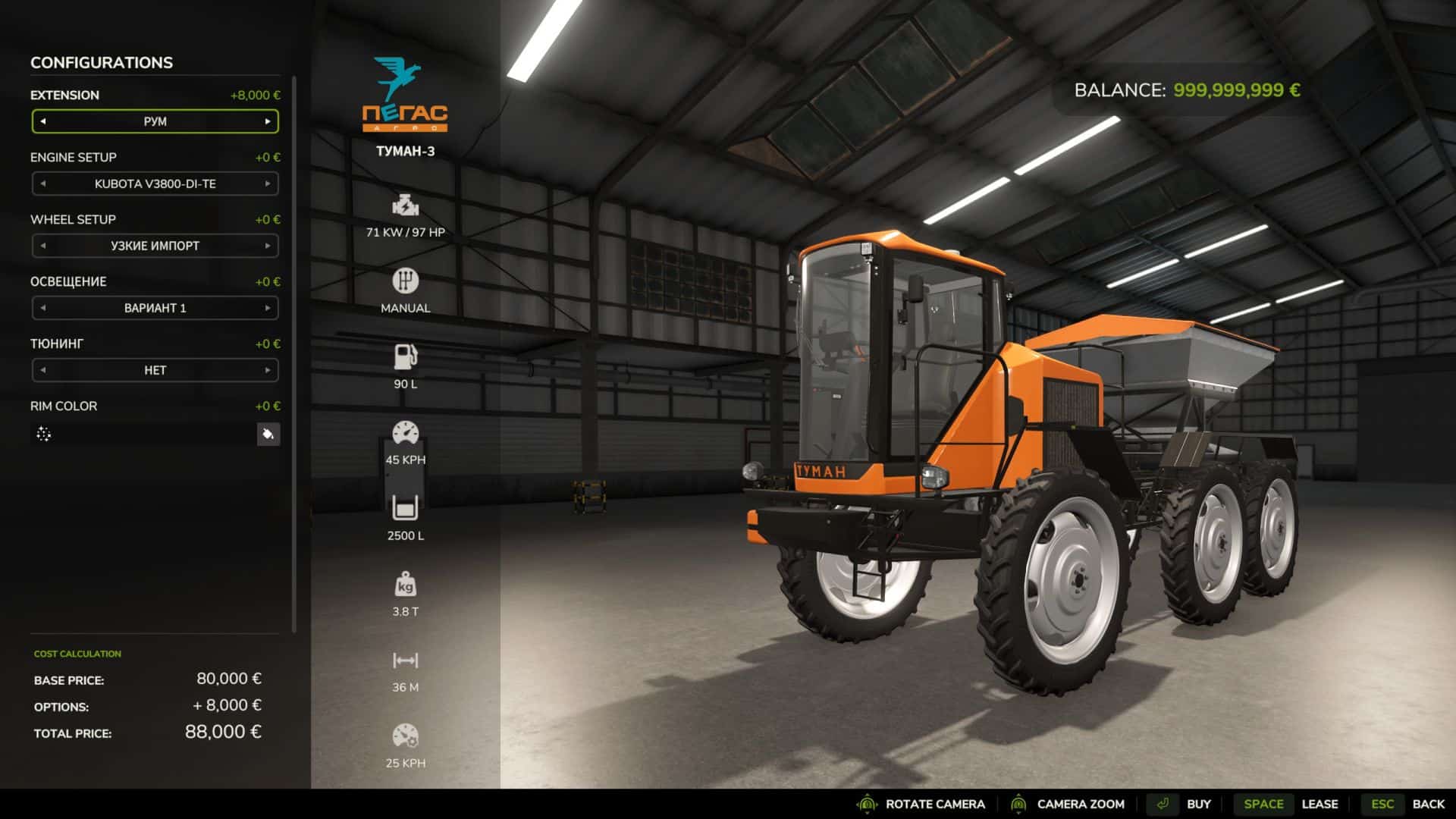The height and width of the screenshot is (819, 1456).
Task: Select next Тюнинг option
Action: click(x=268, y=370)
